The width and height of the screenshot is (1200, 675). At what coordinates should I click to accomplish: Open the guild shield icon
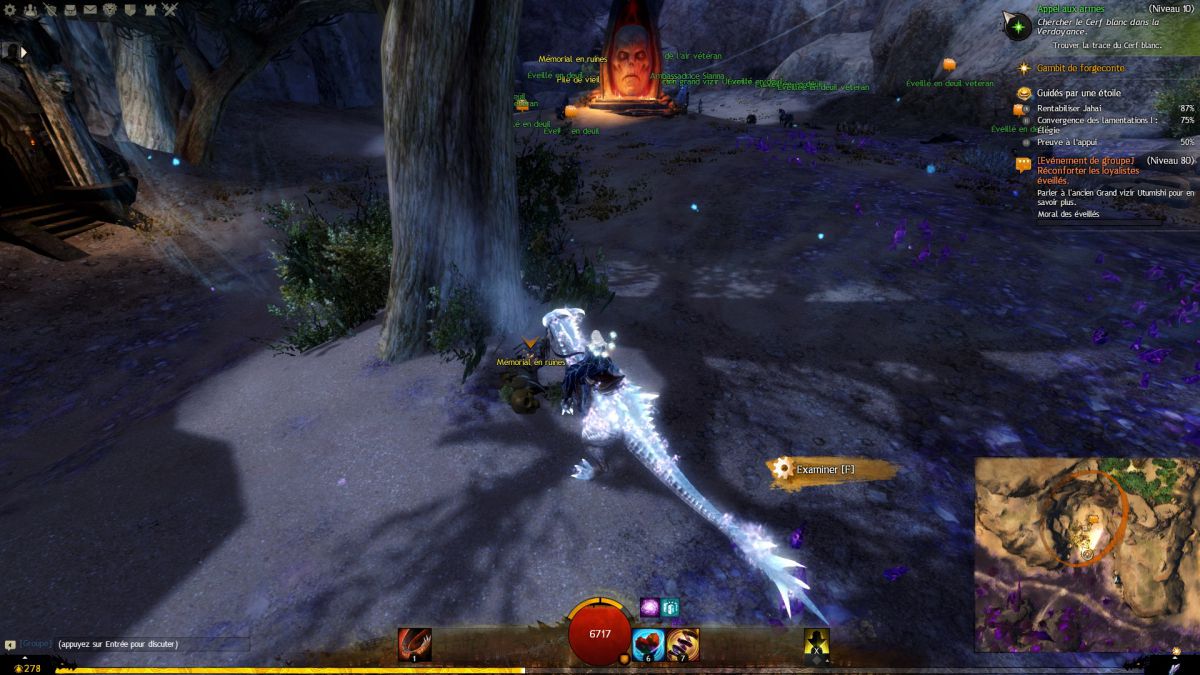129,10
